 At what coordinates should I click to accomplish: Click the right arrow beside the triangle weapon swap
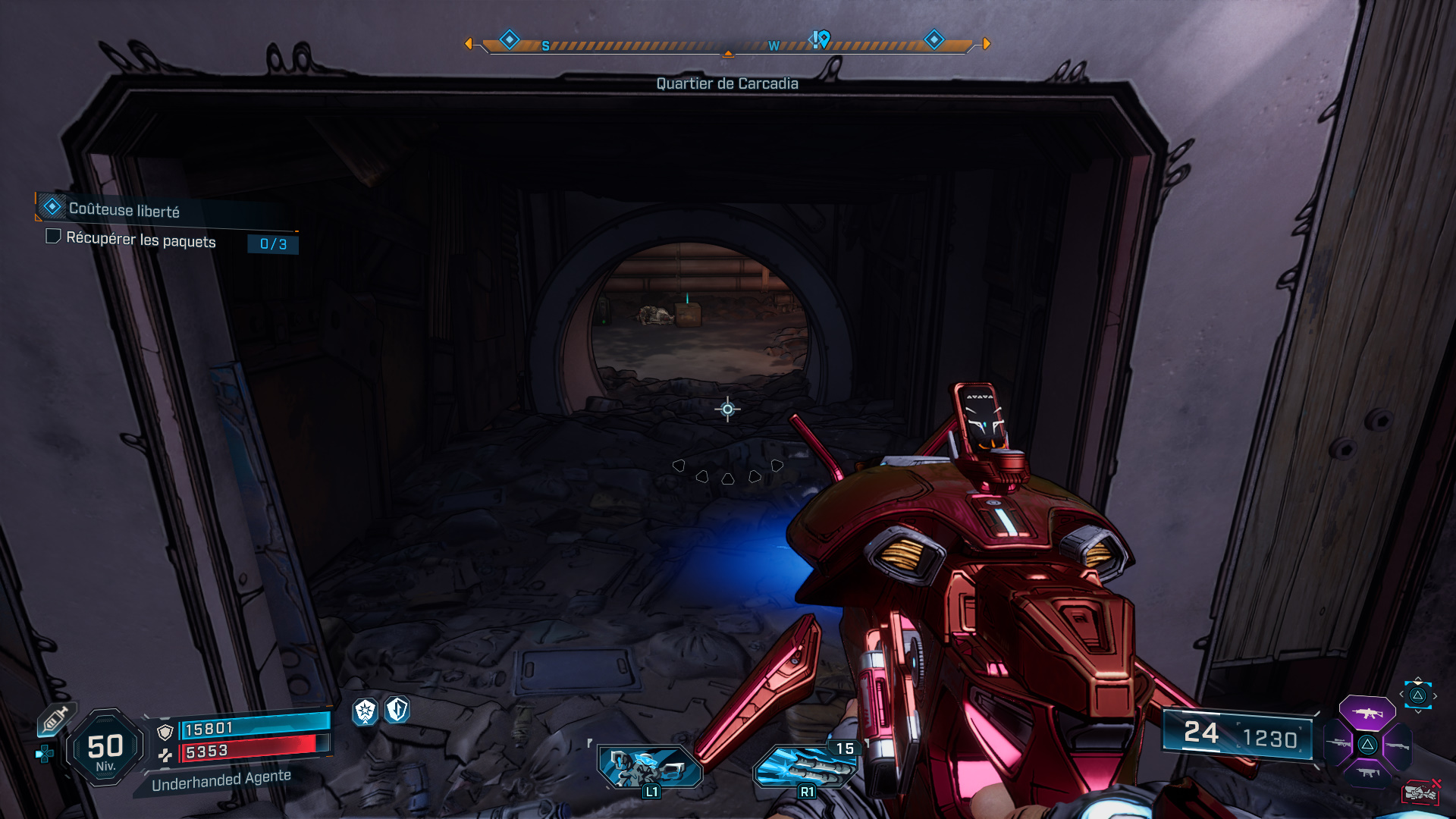coord(1436,695)
